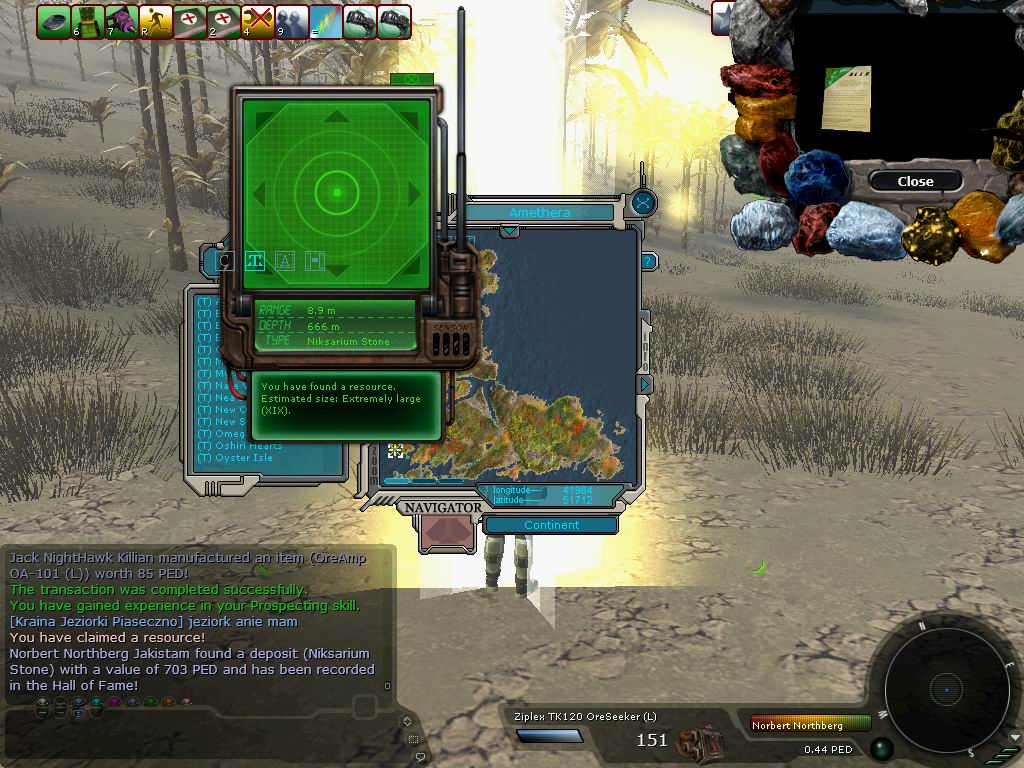The height and width of the screenshot is (768, 1024).
Task: Toggle the highlighted T filter on the map
Action: tap(255, 261)
